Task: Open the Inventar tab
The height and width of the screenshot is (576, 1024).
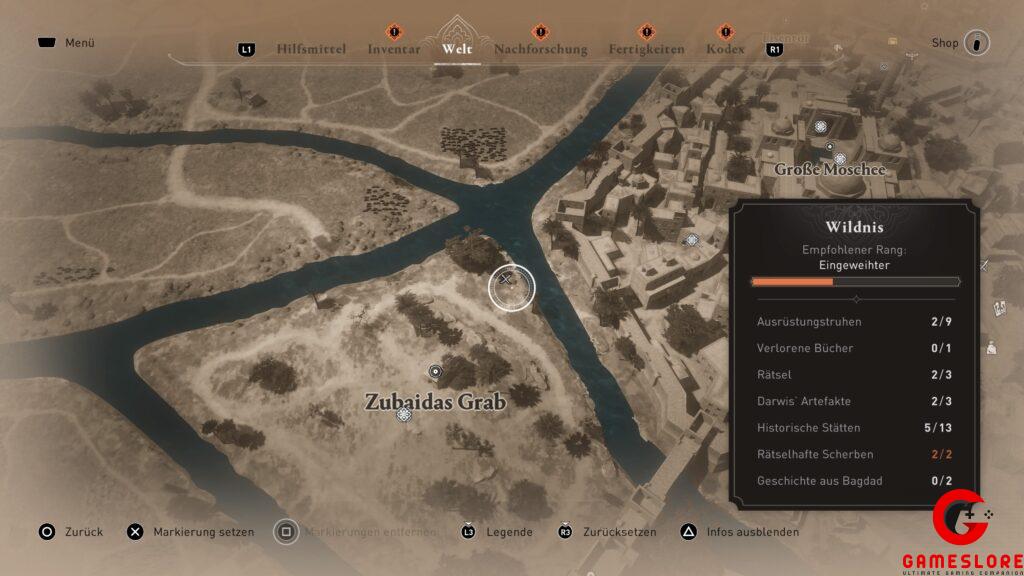Action: pos(393,49)
